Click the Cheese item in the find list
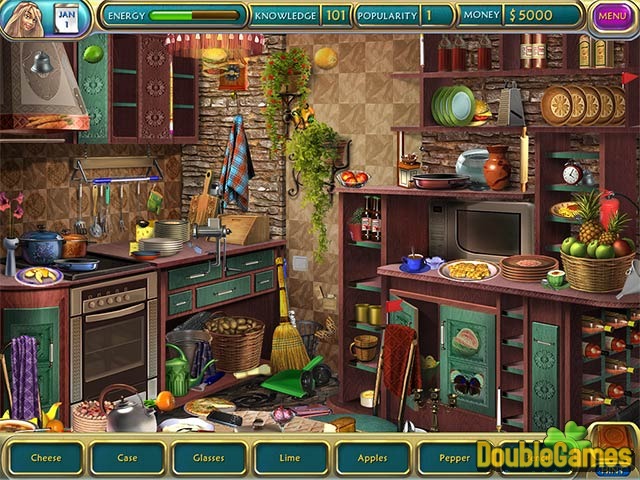640x480 pixels. (45, 458)
